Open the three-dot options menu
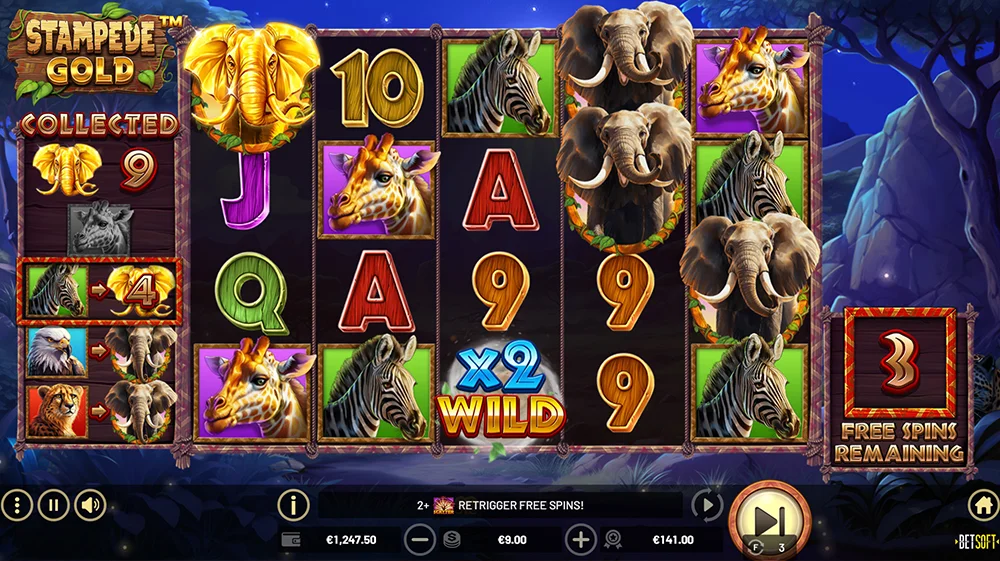This screenshot has height=561, width=1000. click(x=17, y=505)
